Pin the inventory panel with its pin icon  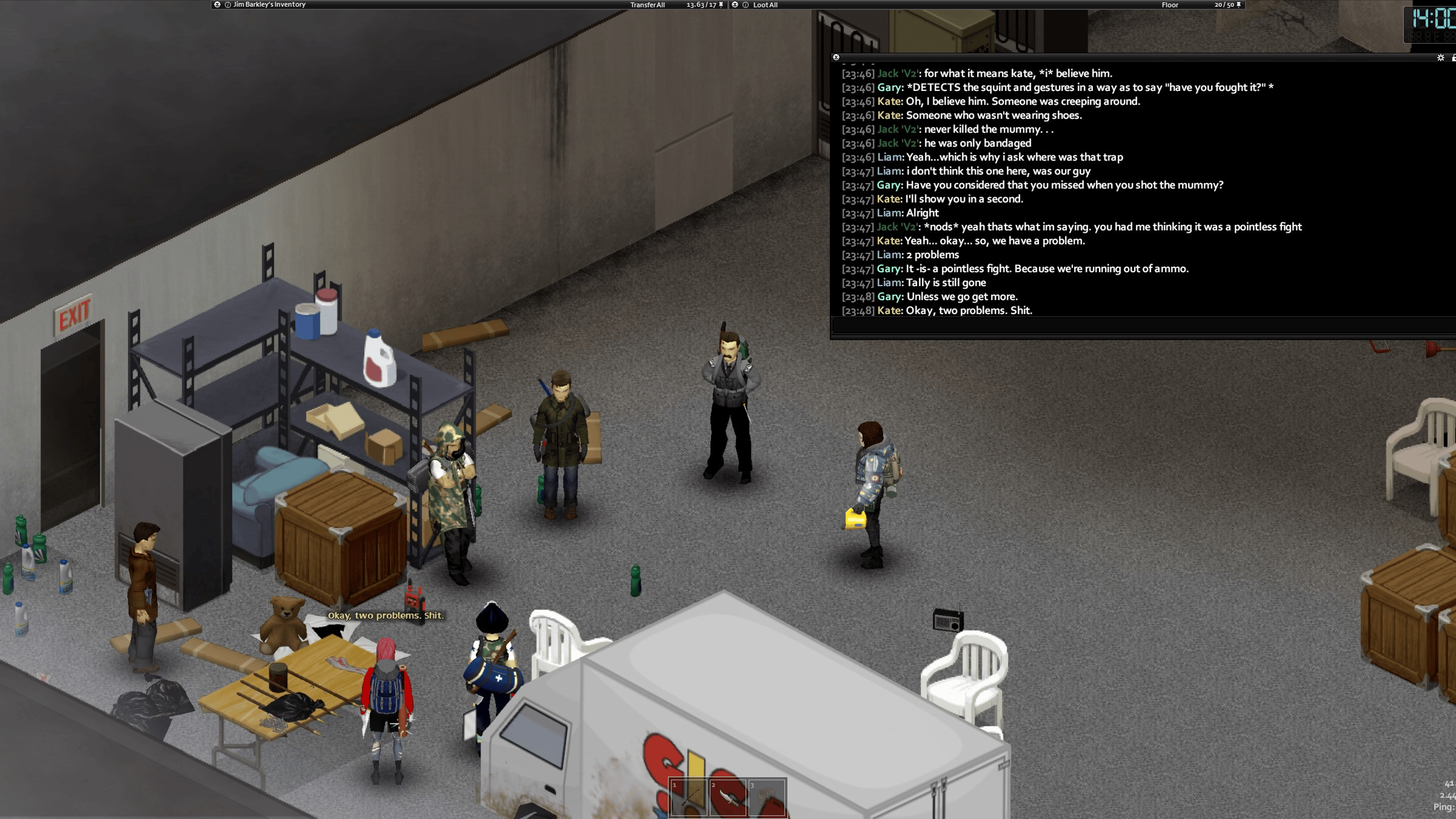[721, 5]
